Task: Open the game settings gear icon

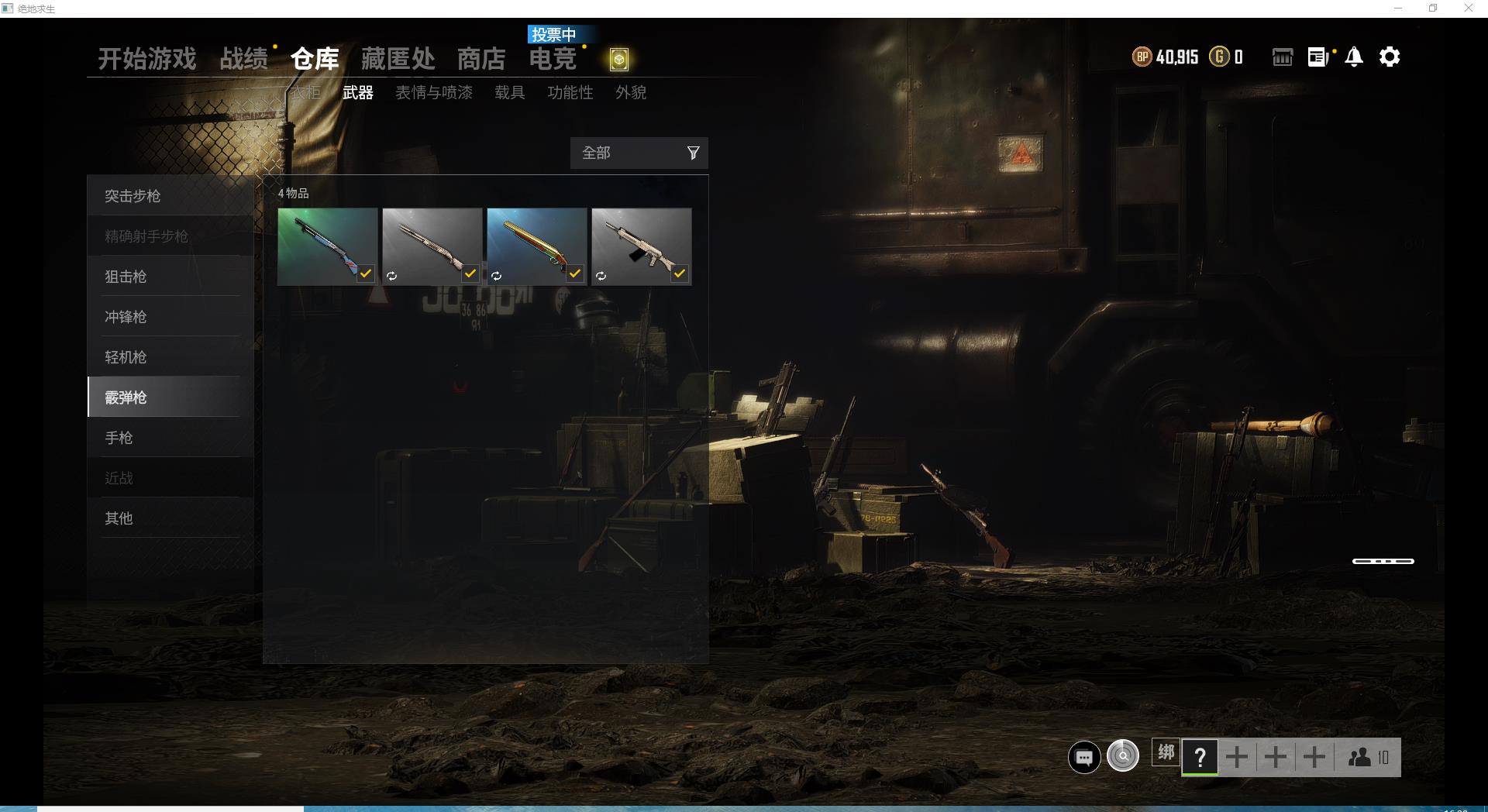Action: pos(1390,57)
